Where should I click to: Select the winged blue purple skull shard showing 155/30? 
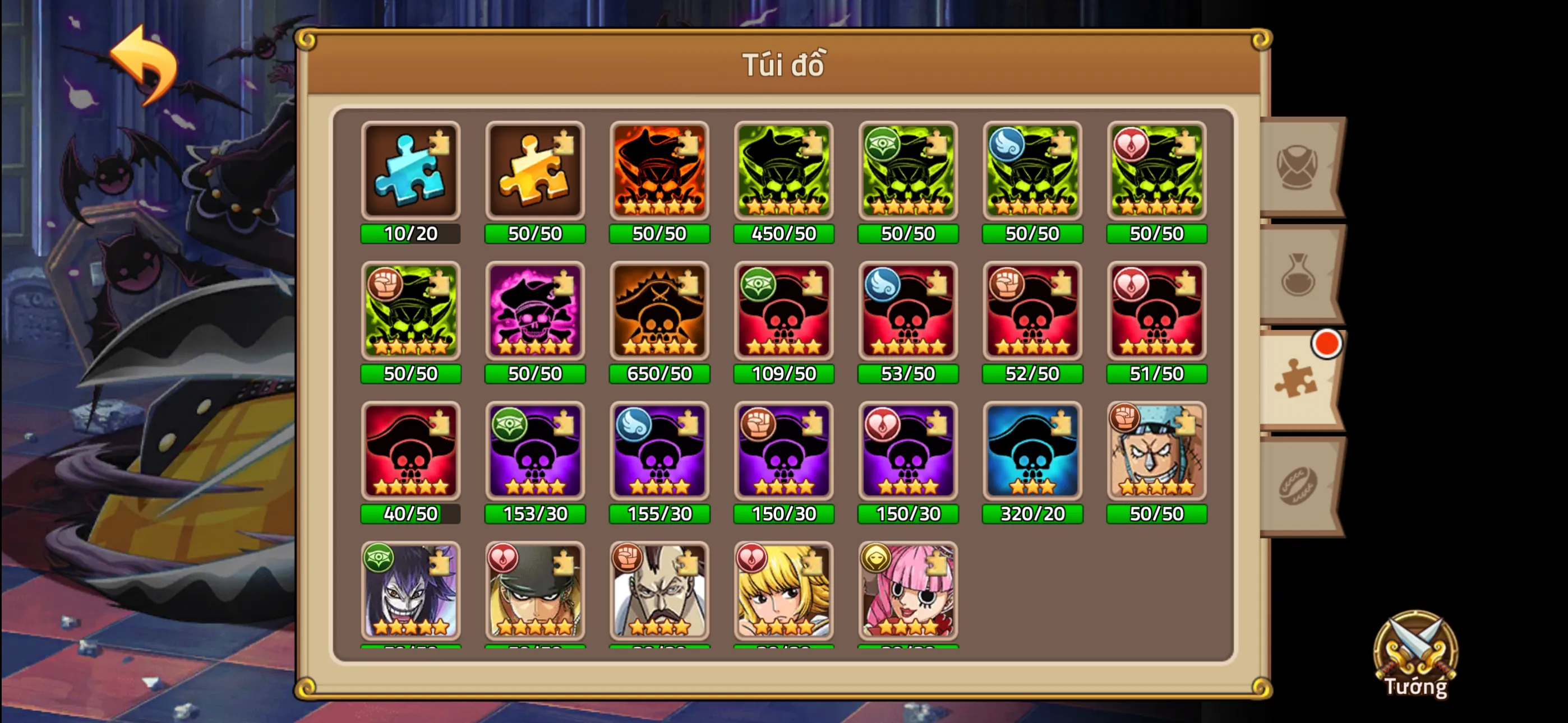pyautogui.click(x=659, y=452)
